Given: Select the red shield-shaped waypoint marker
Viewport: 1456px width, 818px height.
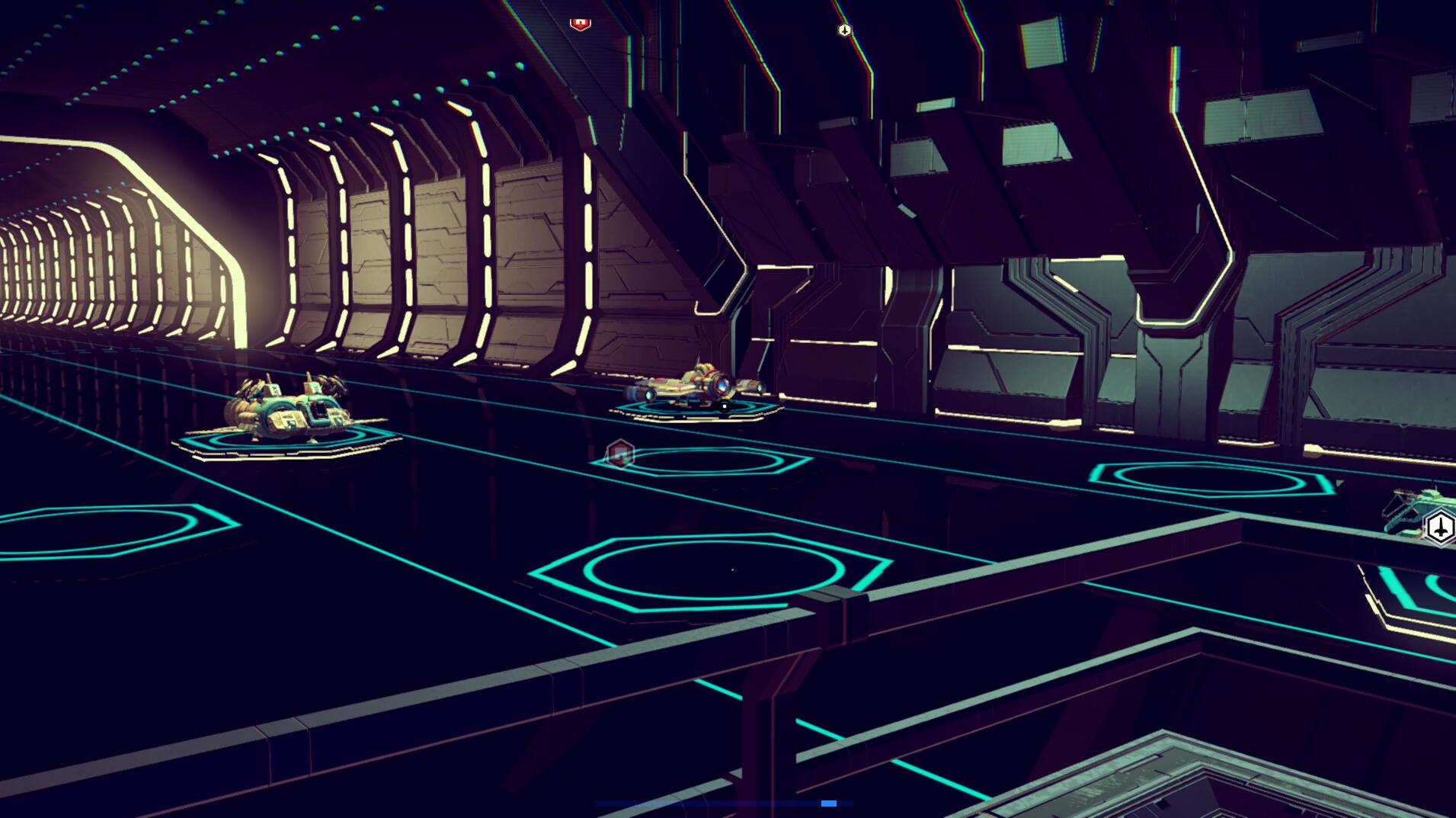Looking at the screenshot, I should pos(581,23).
